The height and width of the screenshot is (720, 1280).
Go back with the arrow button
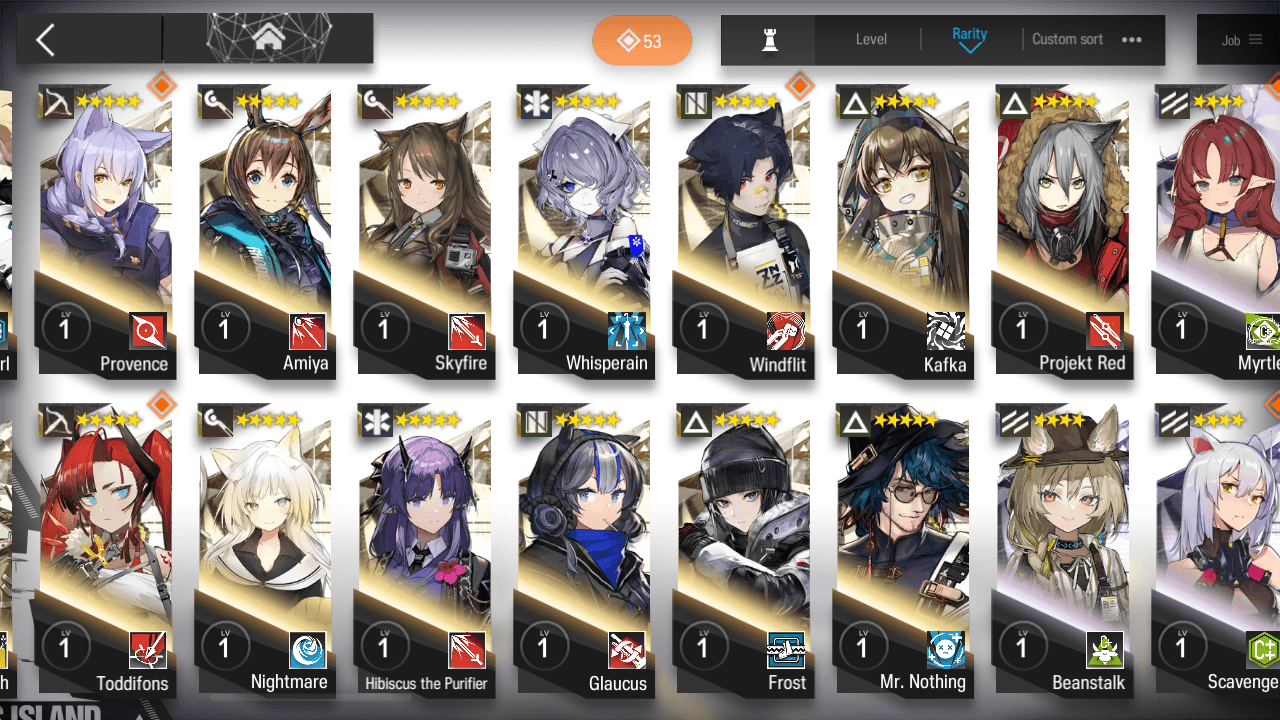[x=45, y=40]
